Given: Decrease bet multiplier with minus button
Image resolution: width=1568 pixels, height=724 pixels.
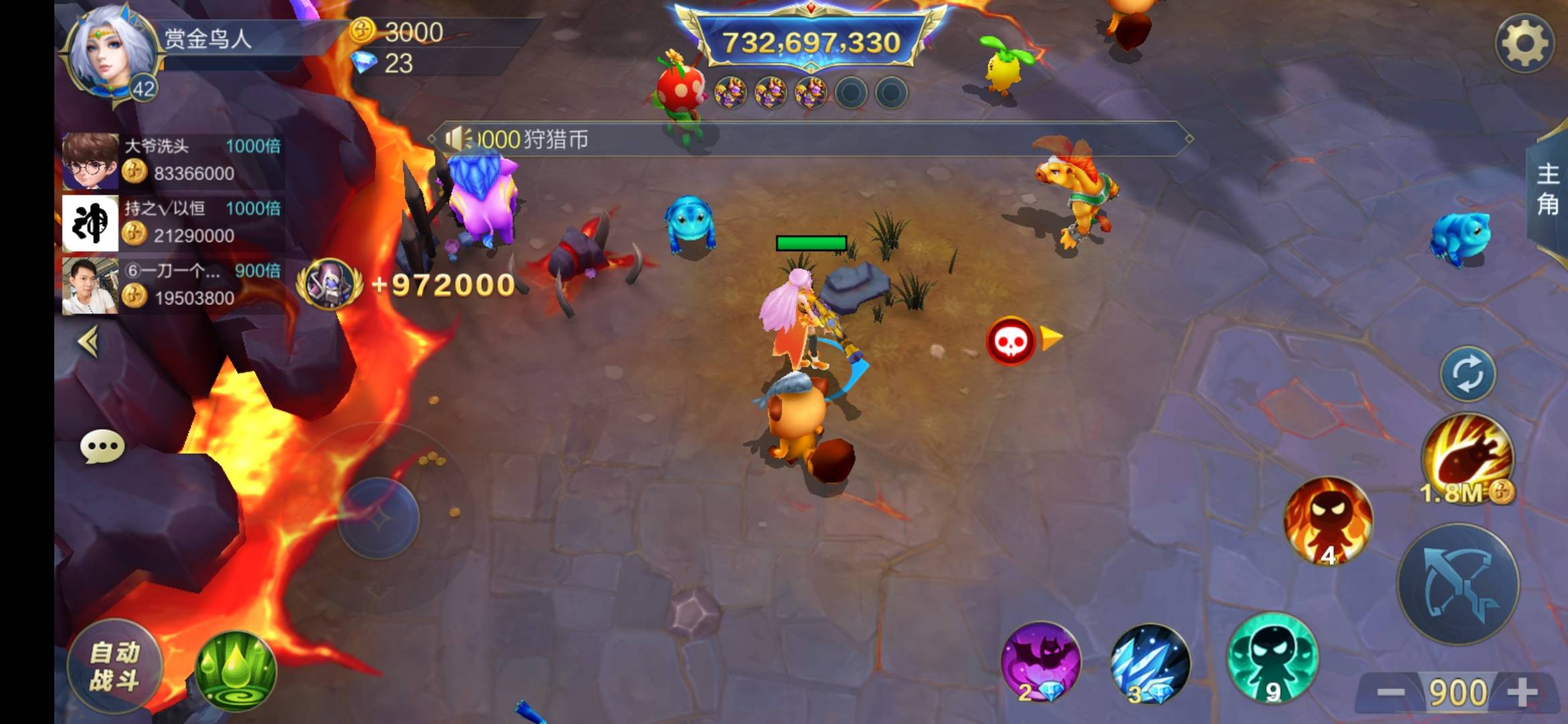Looking at the screenshot, I should (1390, 692).
